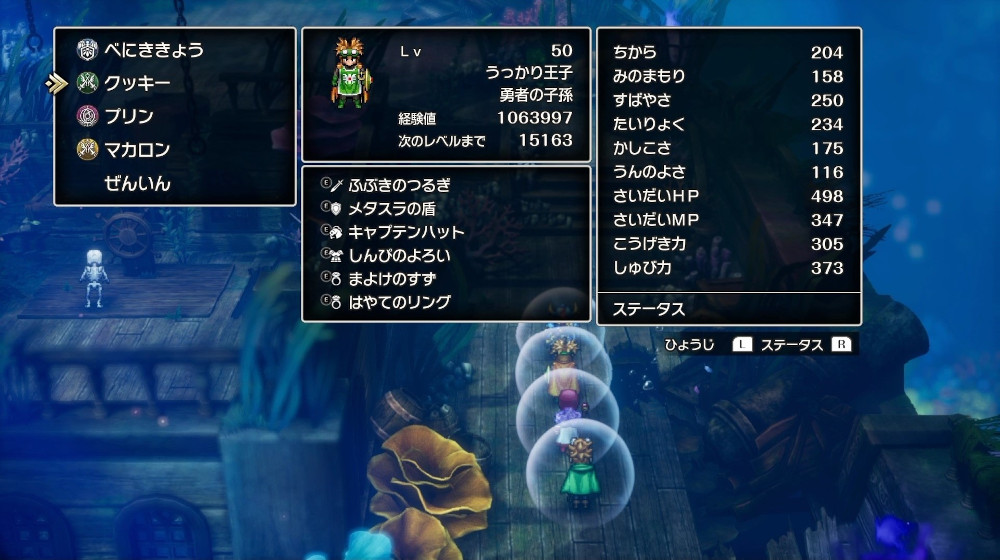Choose クッキー in the party list
This screenshot has height=560, width=1000.
click(x=137, y=83)
